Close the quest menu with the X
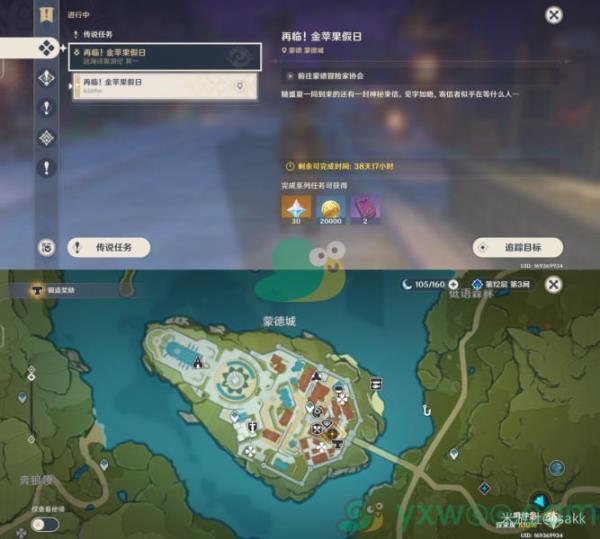Screen dimensions: 600x539 point(553,15)
